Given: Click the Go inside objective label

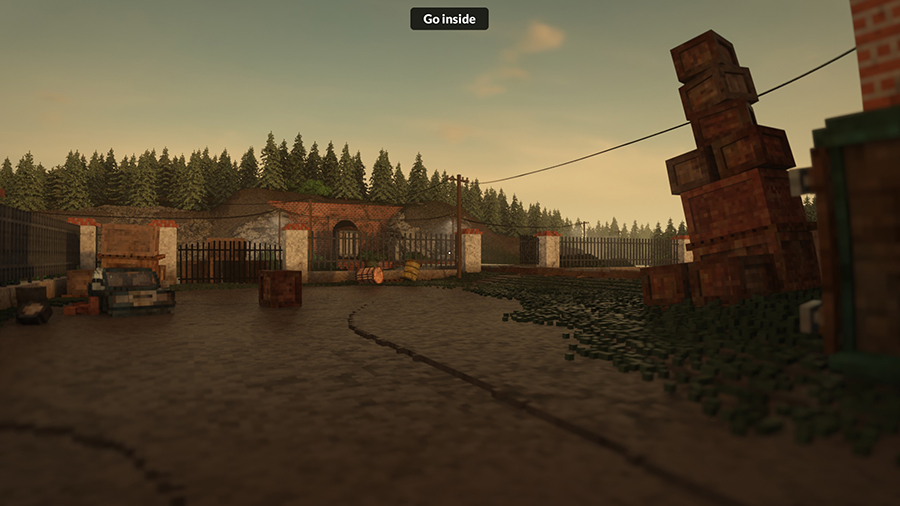Looking at the screenshot, I should (449, 19).
